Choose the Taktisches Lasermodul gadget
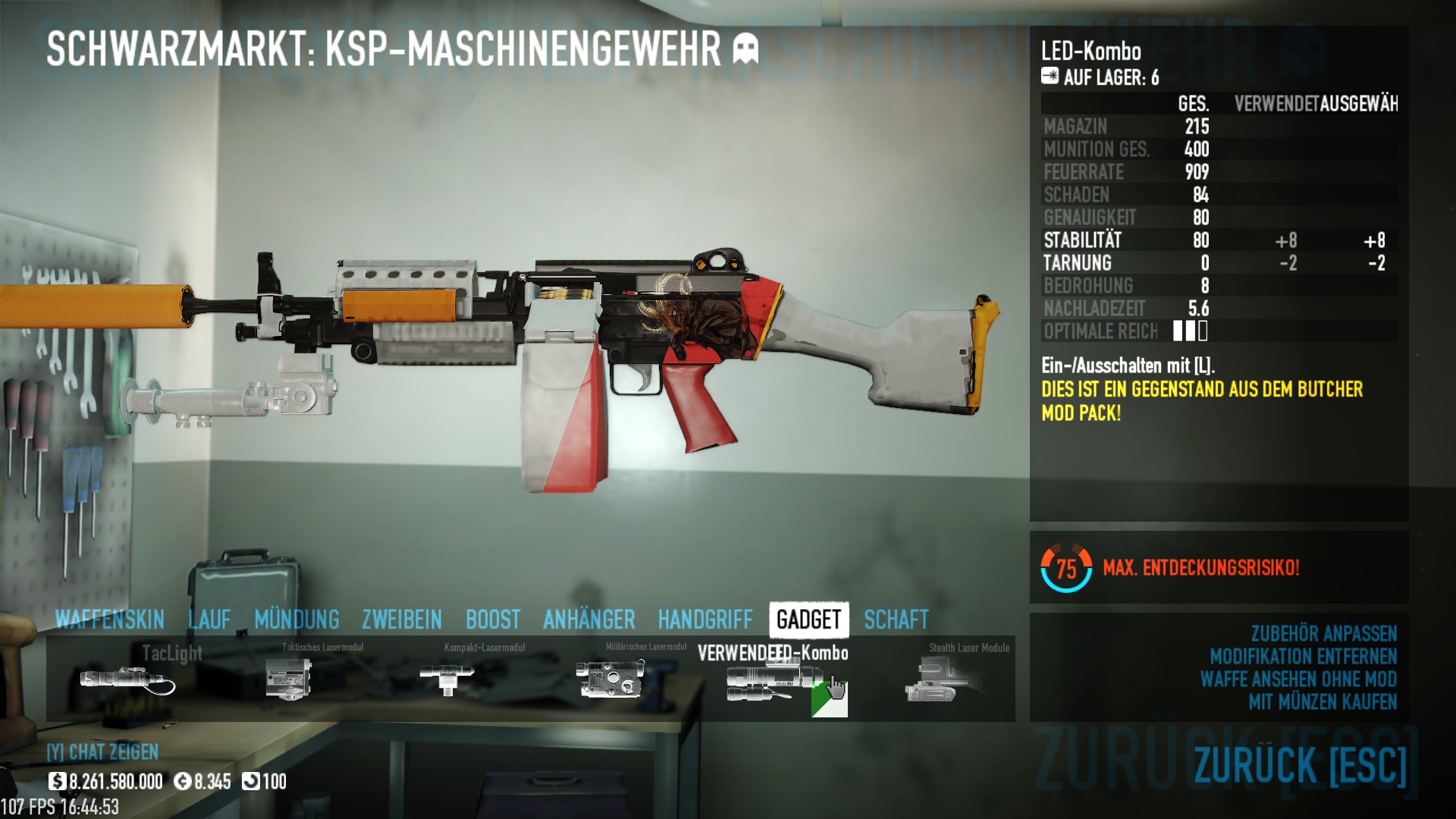1456x819 pixels. 290,679
